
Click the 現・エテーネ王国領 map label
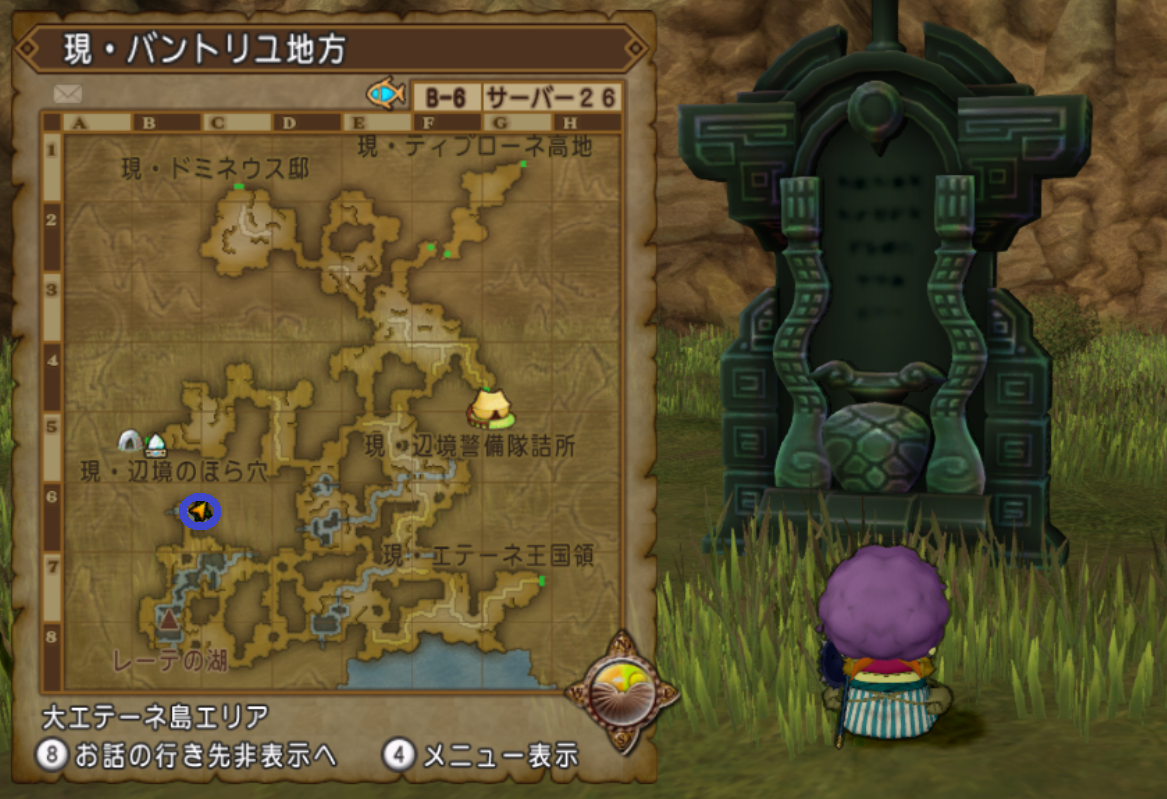pyautogui.click(x=489, y=557)
